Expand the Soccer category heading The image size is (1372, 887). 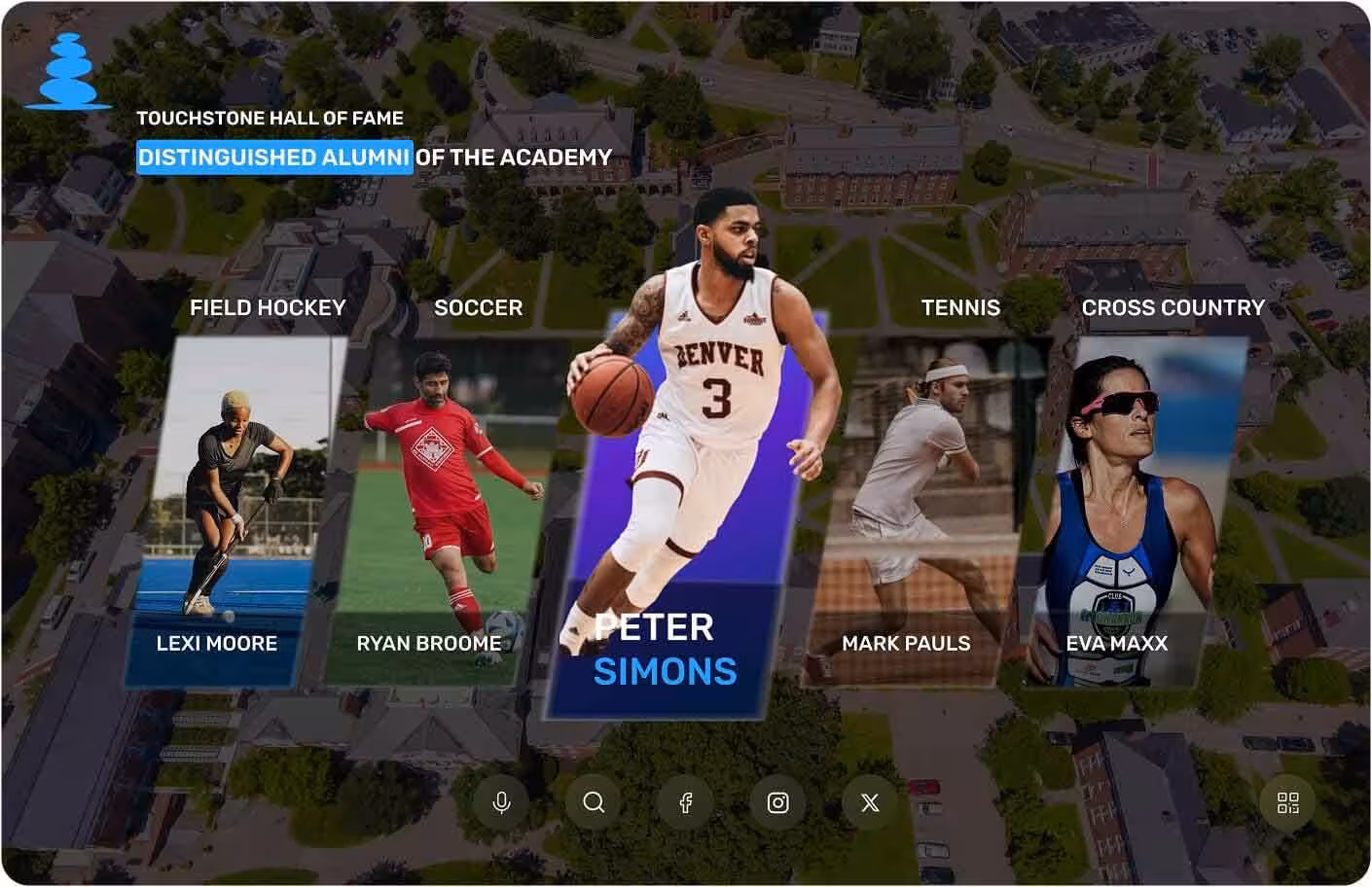[479, 307]
